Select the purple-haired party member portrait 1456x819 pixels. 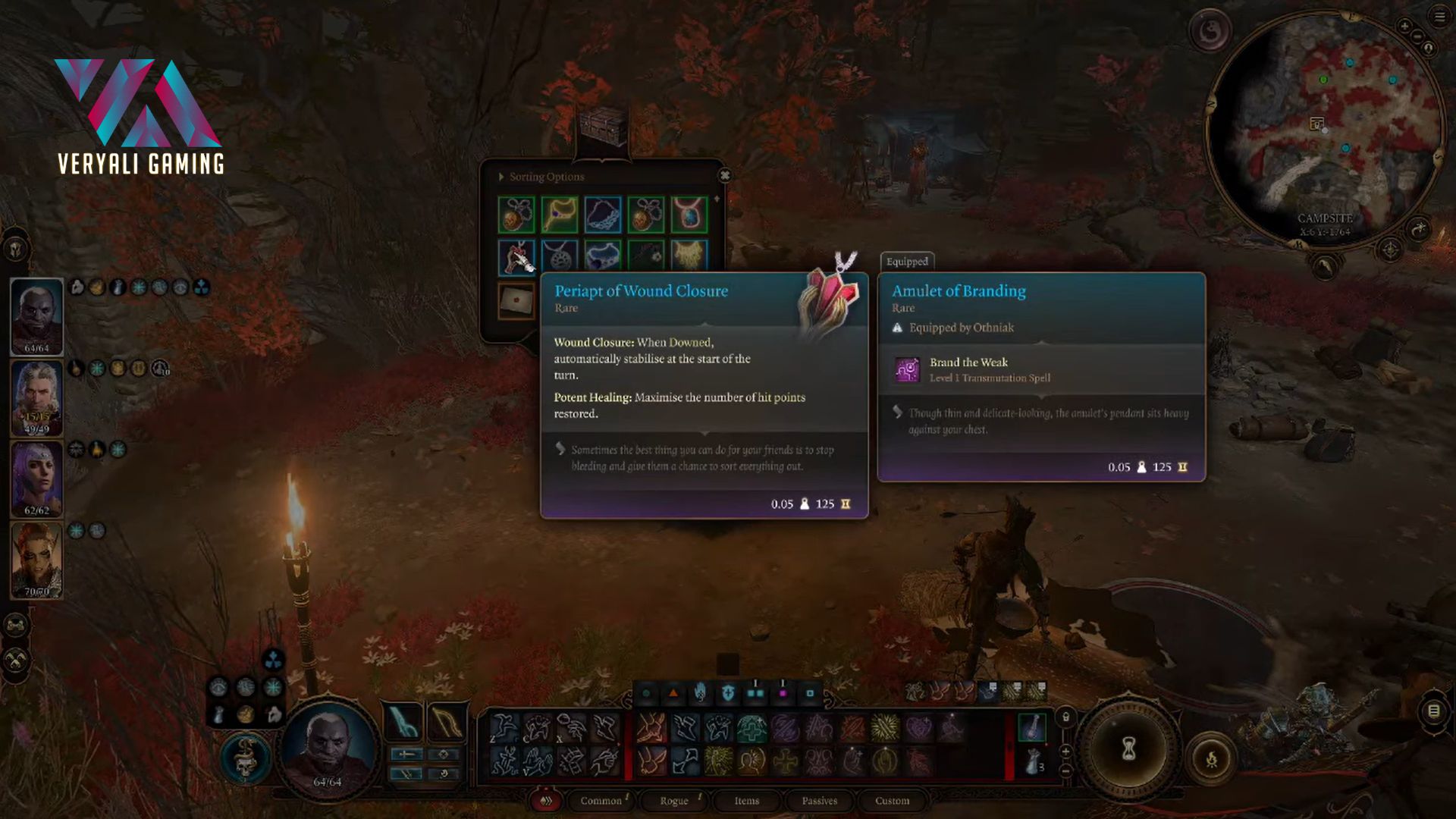click(36, 478)
